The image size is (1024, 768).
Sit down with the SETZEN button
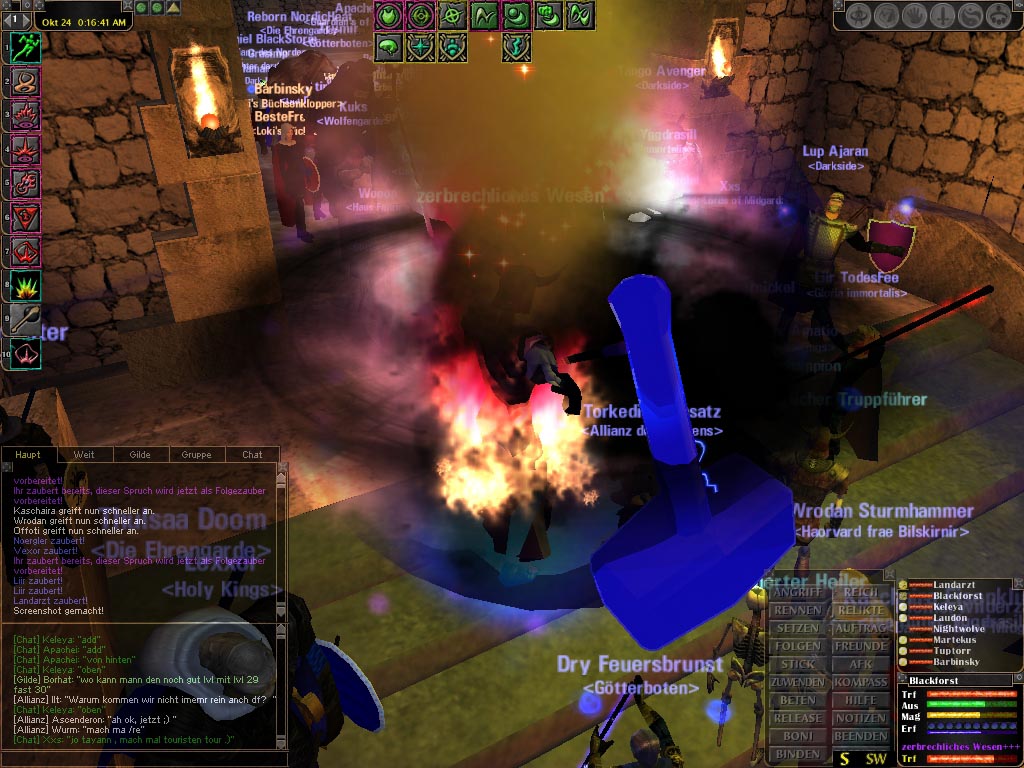coord(797,628)
